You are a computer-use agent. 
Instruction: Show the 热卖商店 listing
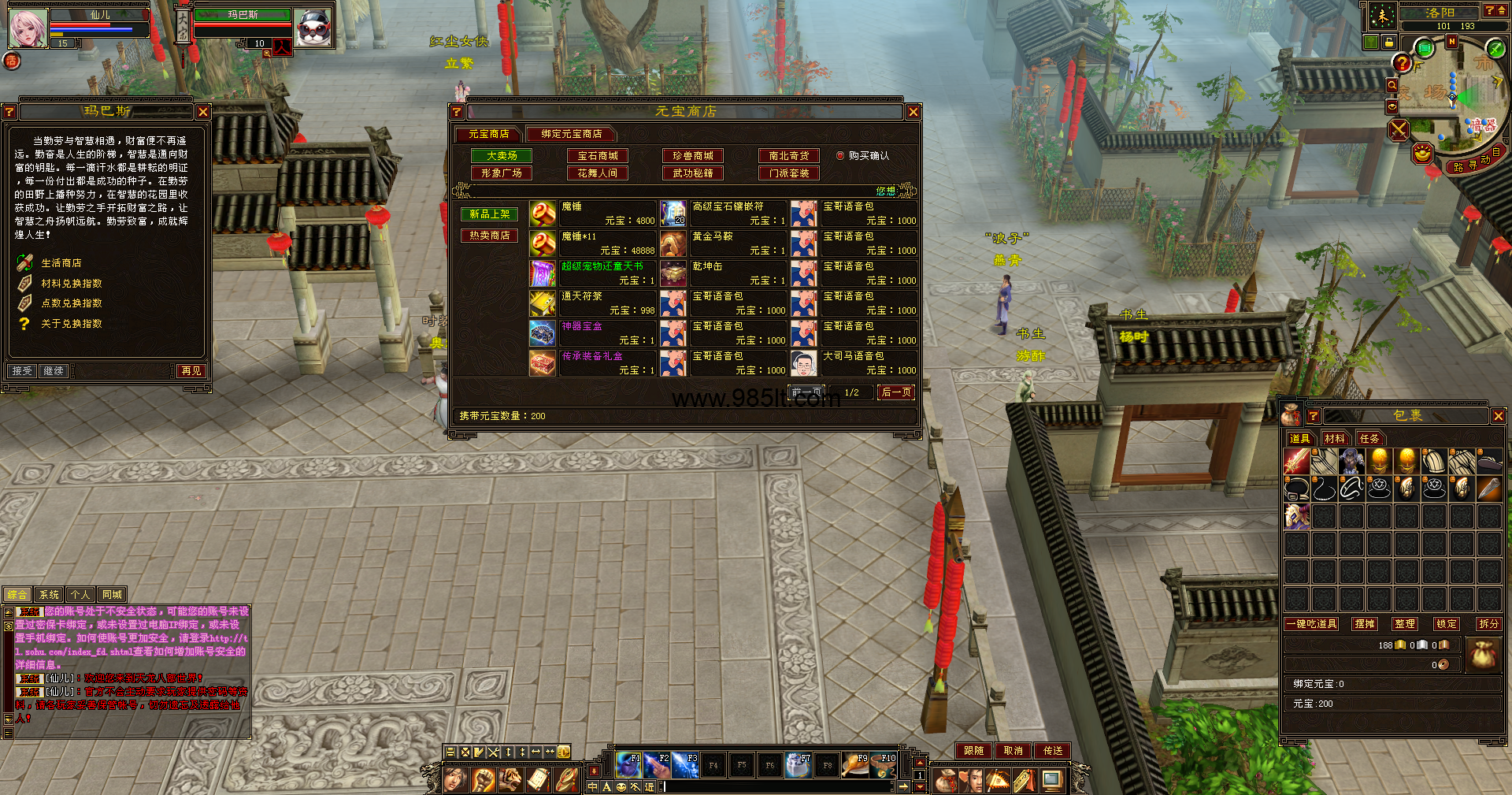pyautogui.click(x=489, y=236)
